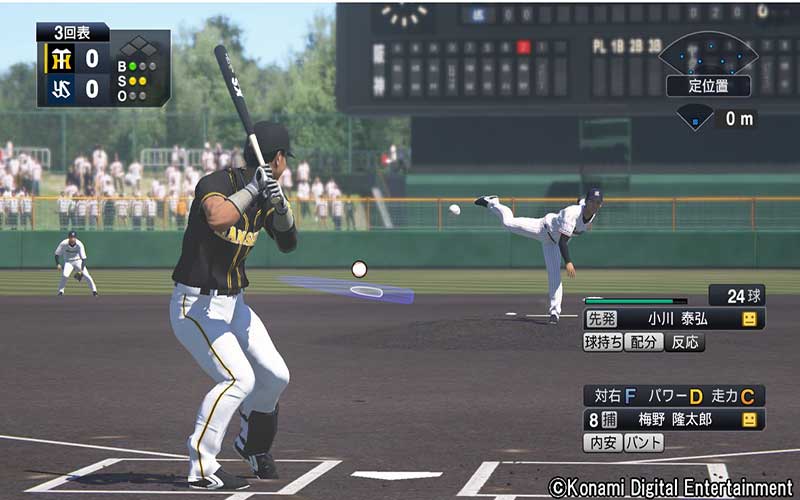Select the small infield depth diamond icon
The image size is (800, 500).
tap(695, 119)
